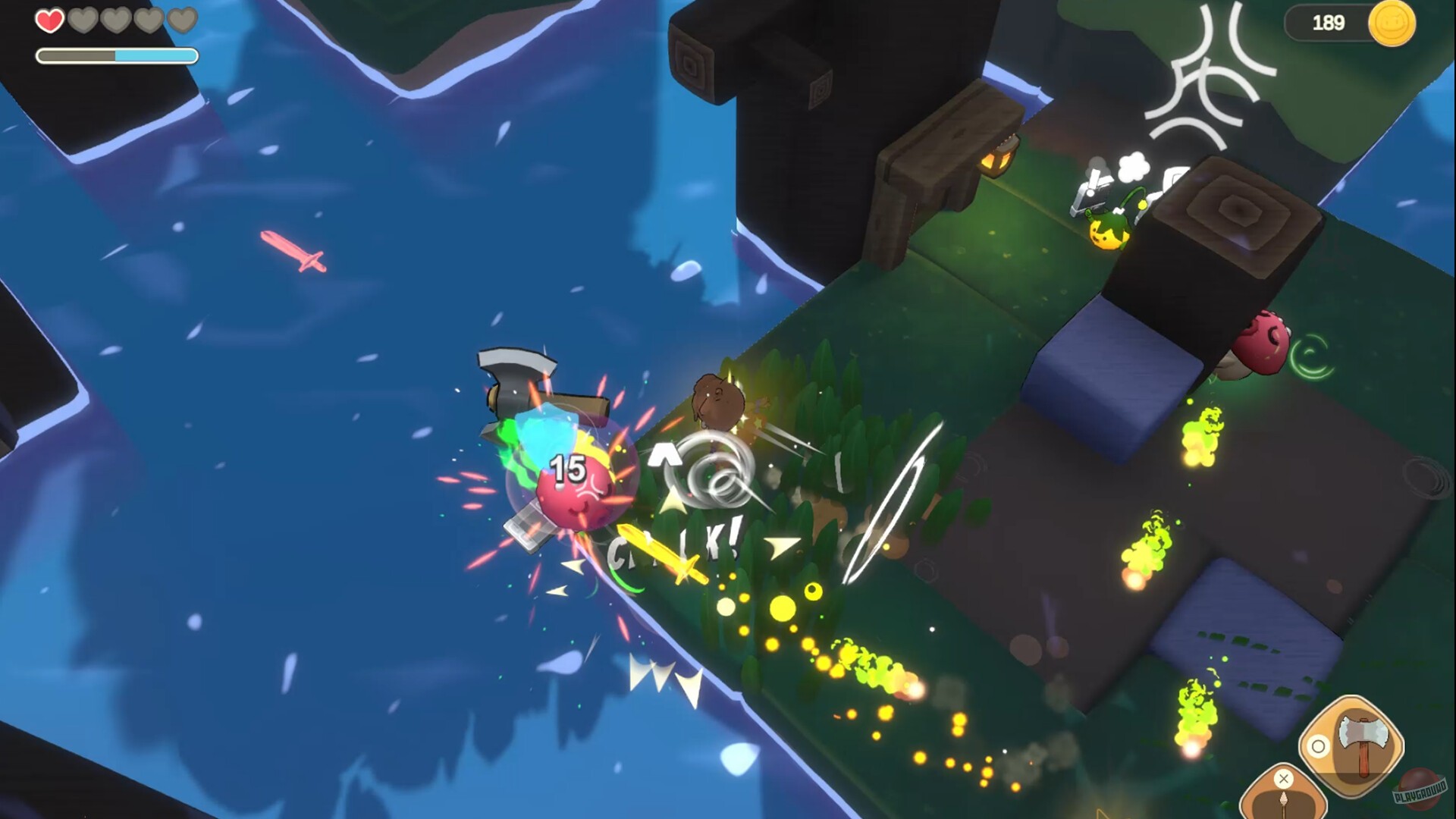Select the spear weapon icon
Viewport: 1456px width, 819px height.
tap(1285, 804)
